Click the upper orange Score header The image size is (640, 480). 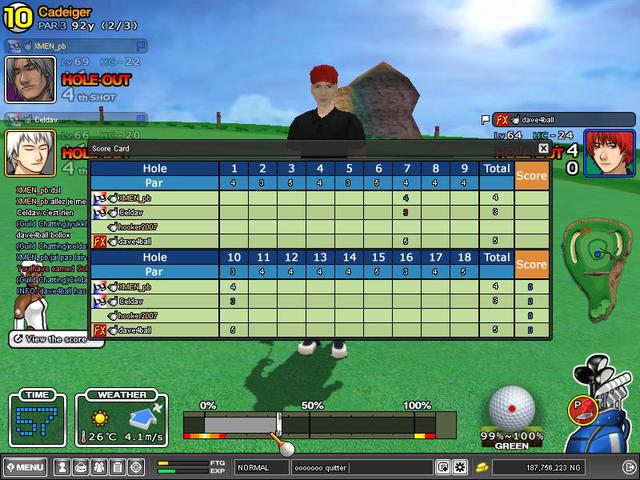click(x=531, y=176)
